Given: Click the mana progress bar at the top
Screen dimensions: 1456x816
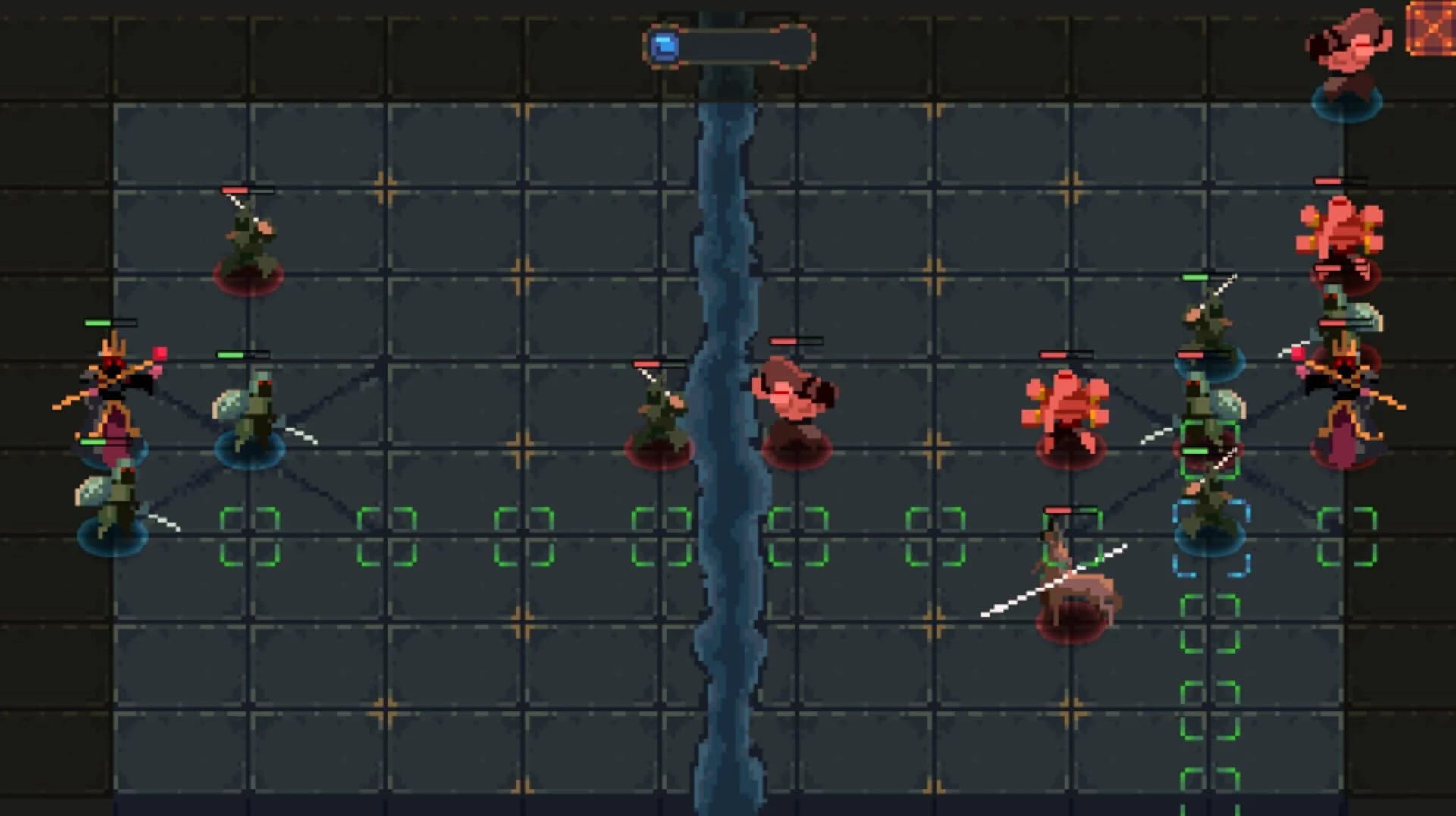Looking at the screenshot, I should (x=743, y=47).
